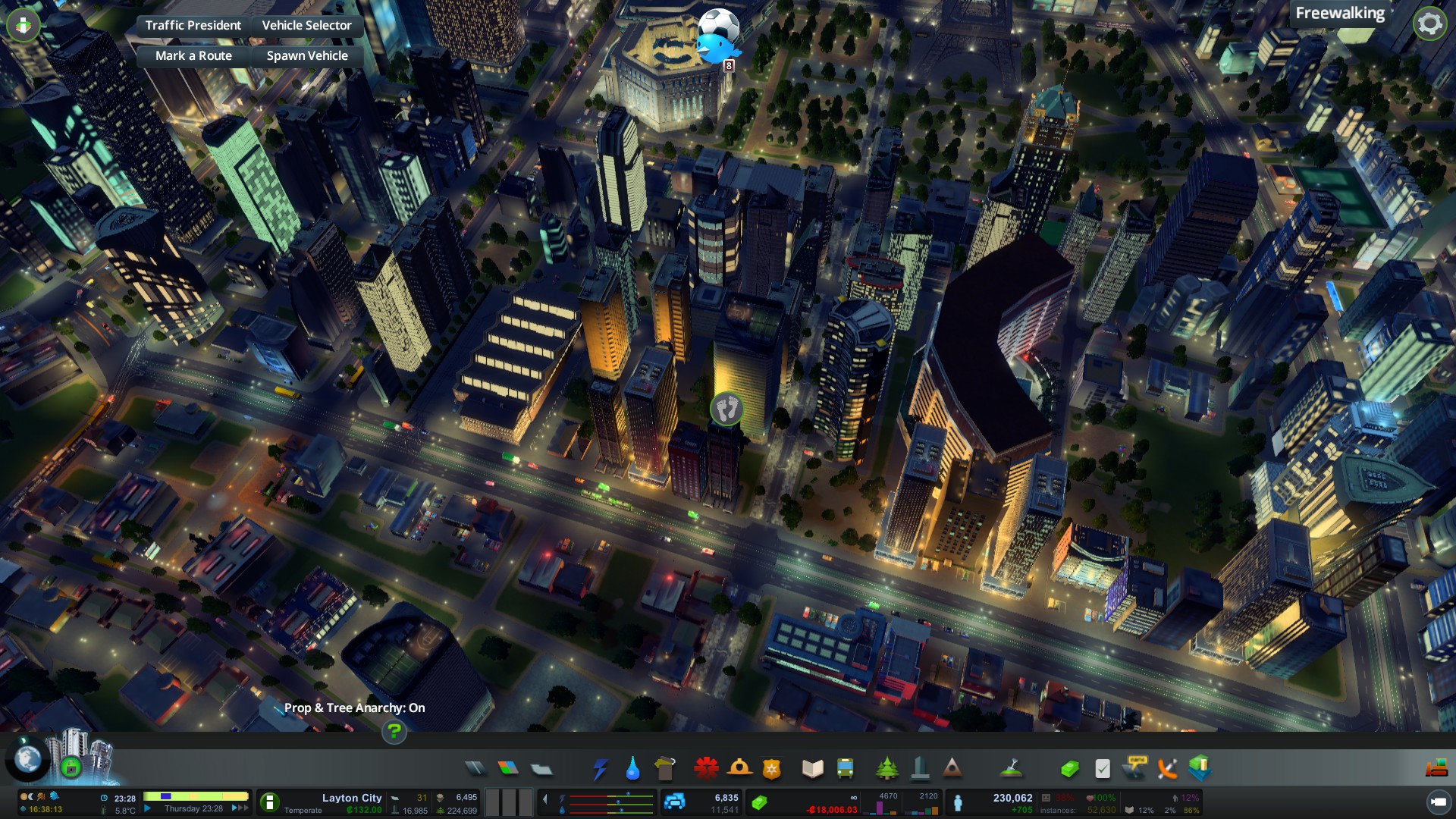Open the public transport bus menu

coord(845,768)
